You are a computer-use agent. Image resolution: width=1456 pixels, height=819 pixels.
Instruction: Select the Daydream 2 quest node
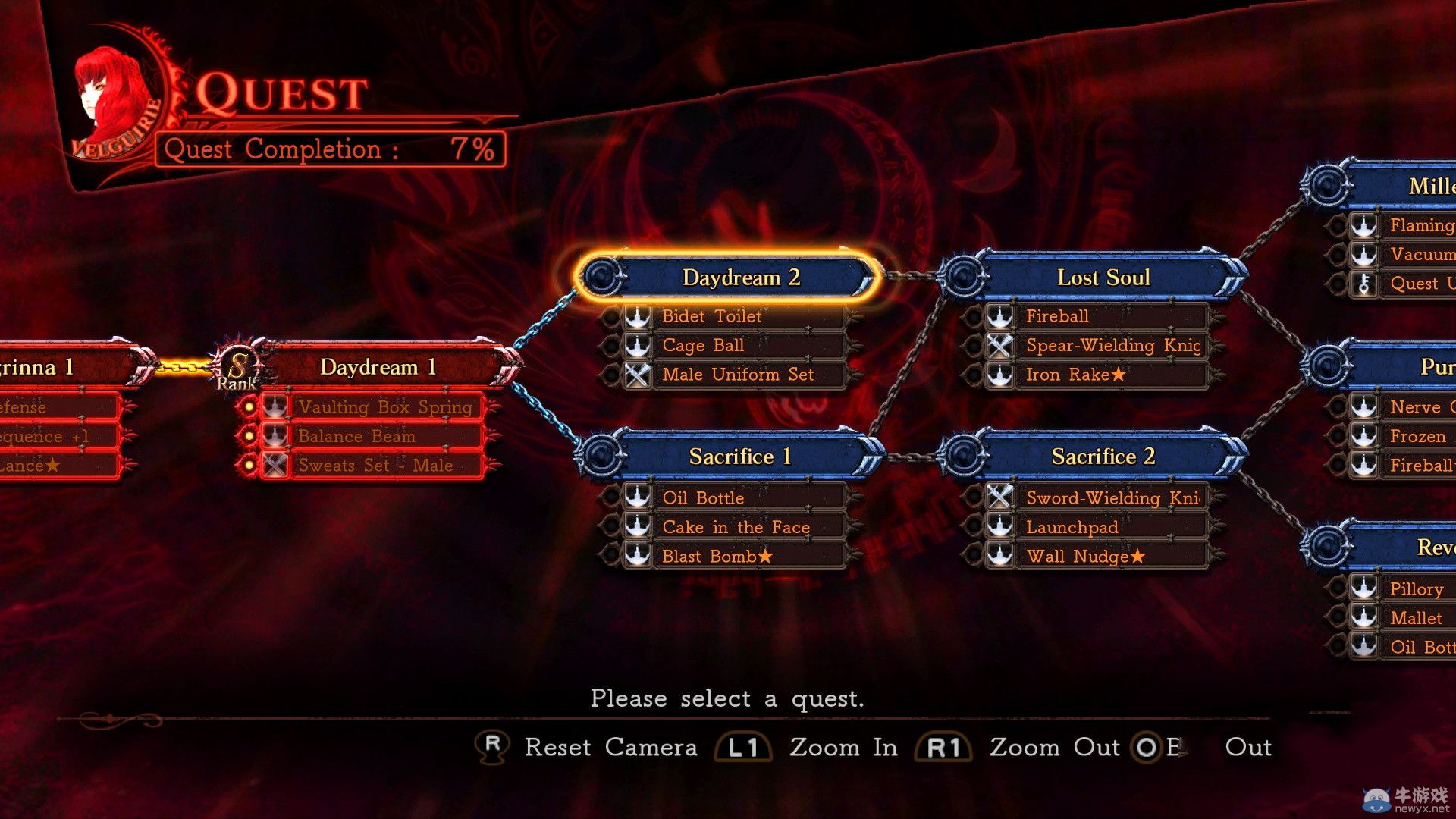click(740, 278)
